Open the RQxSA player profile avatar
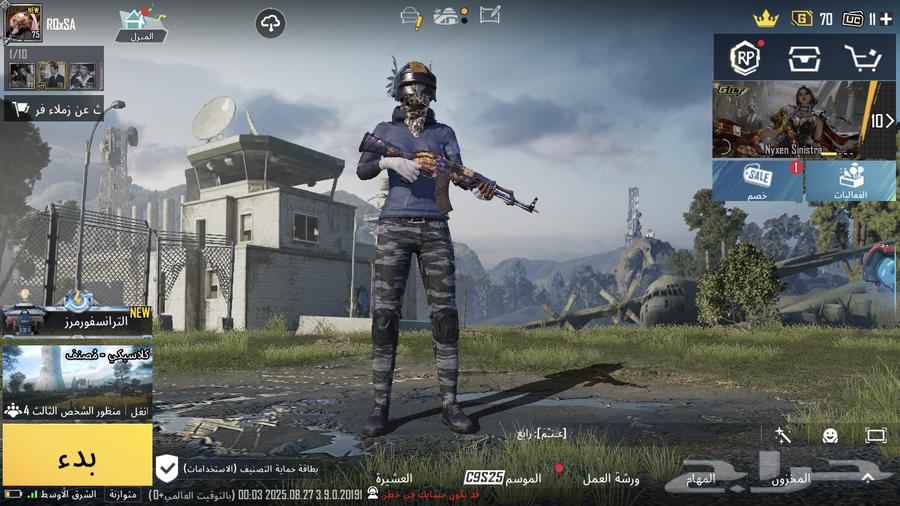900x506 pixels. tap(22, 22)
